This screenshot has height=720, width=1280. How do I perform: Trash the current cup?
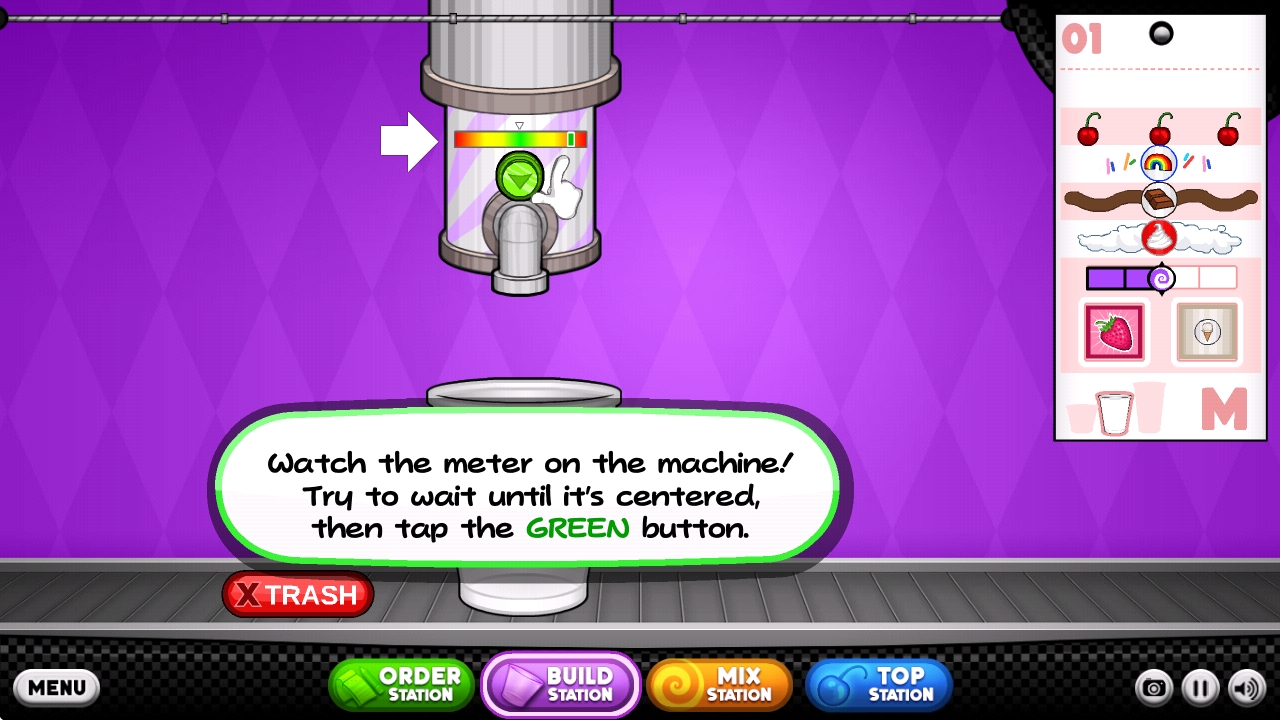(x=298, y=595)
